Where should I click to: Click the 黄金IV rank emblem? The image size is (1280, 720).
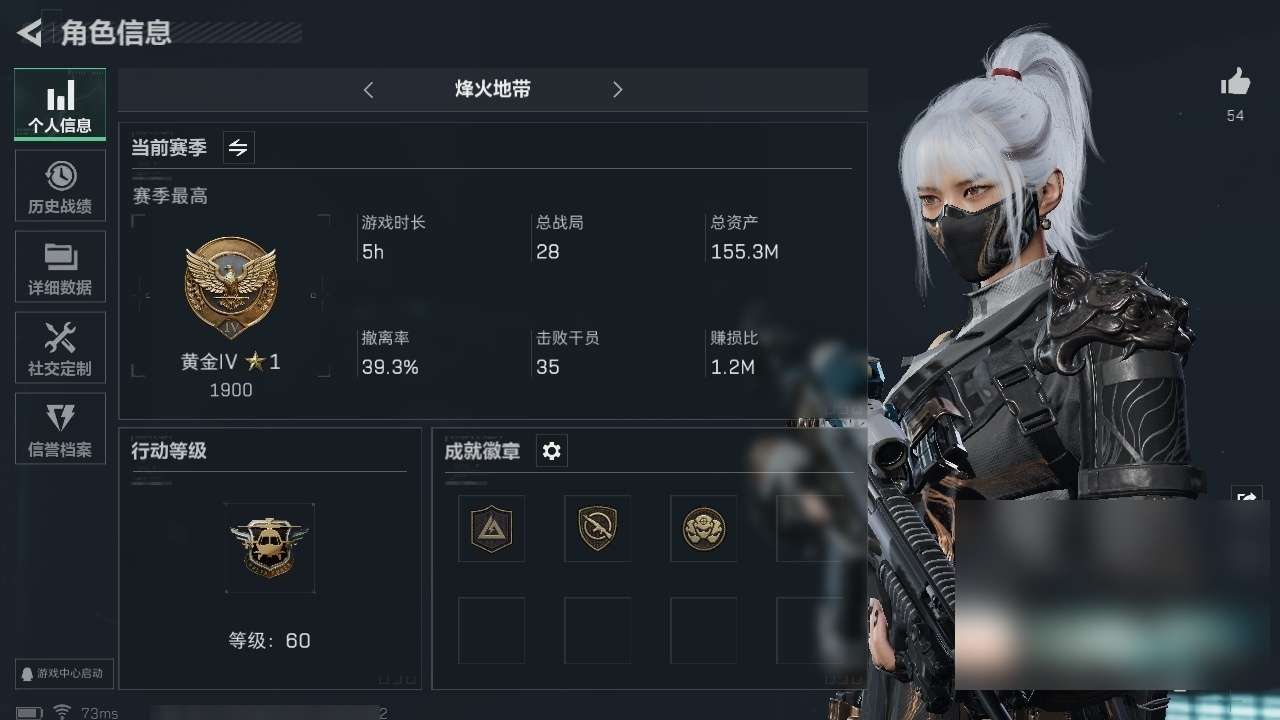tap(231, 288)
